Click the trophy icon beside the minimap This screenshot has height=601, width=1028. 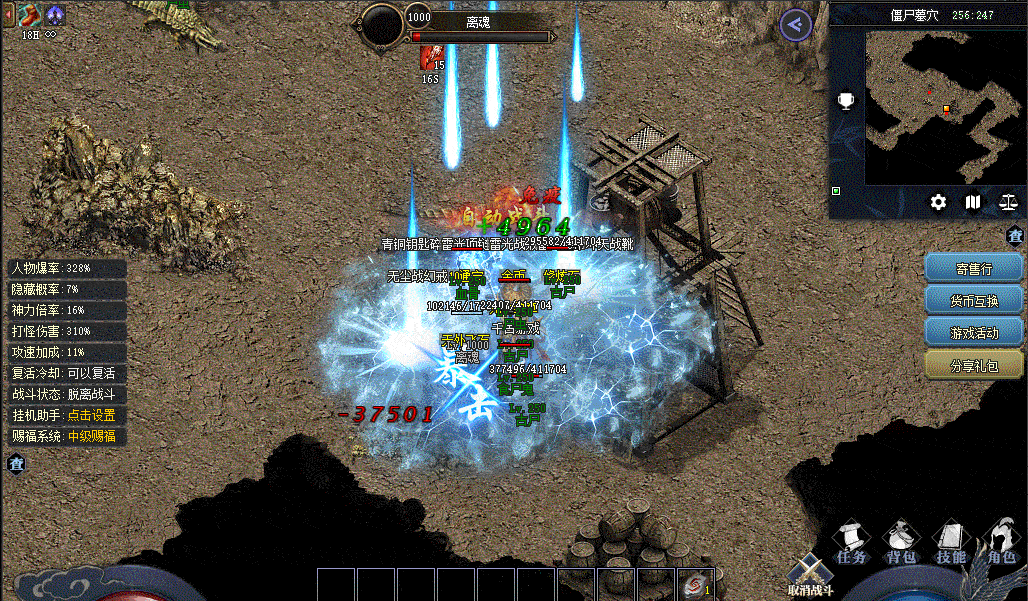tap(846, 102)
